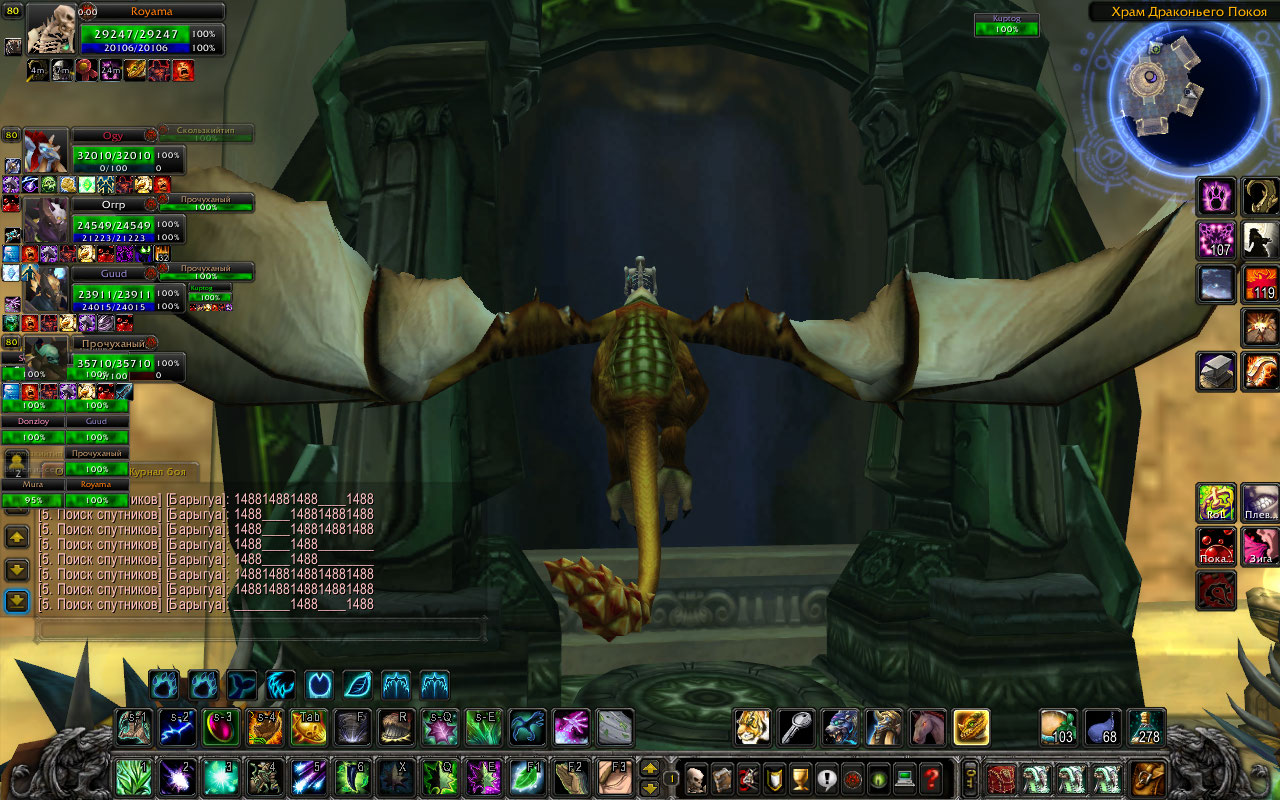Switch to the blue leaf shapeshift form

tap(358, 685)
